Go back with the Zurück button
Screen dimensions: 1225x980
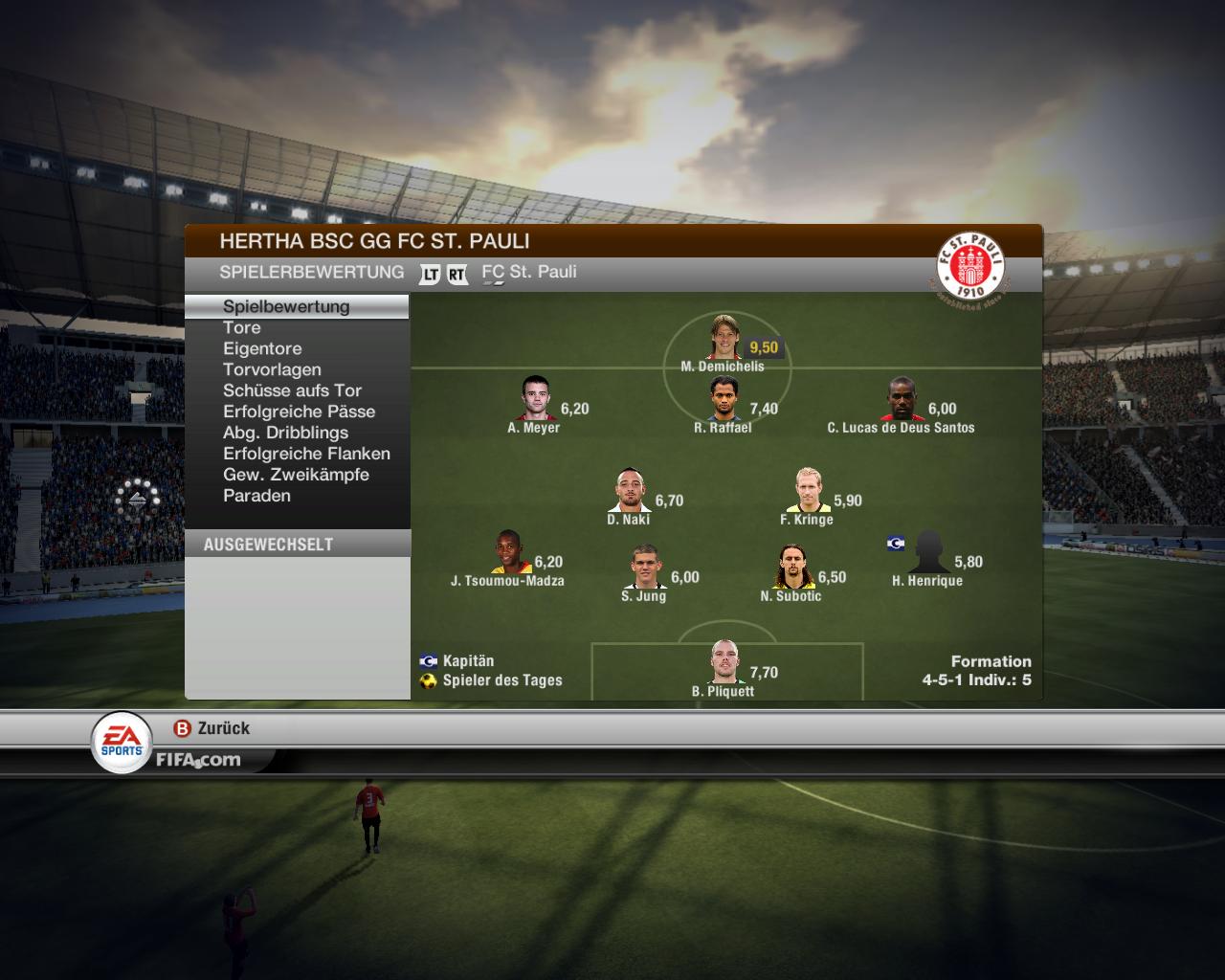212,728
